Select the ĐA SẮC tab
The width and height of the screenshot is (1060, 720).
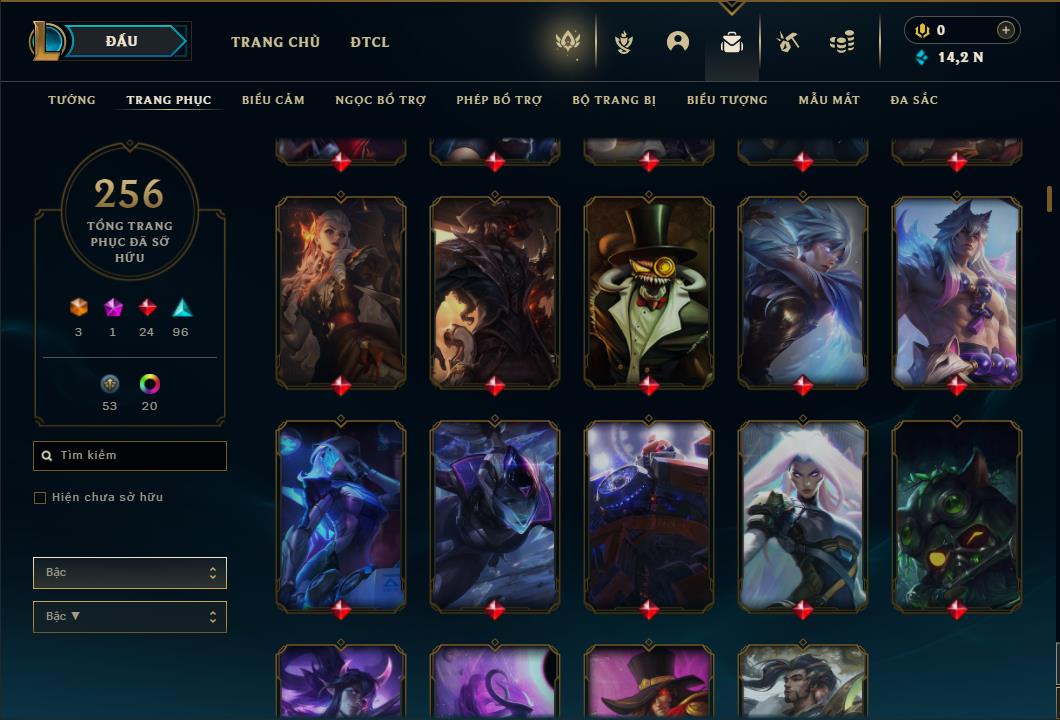[914, 100]
